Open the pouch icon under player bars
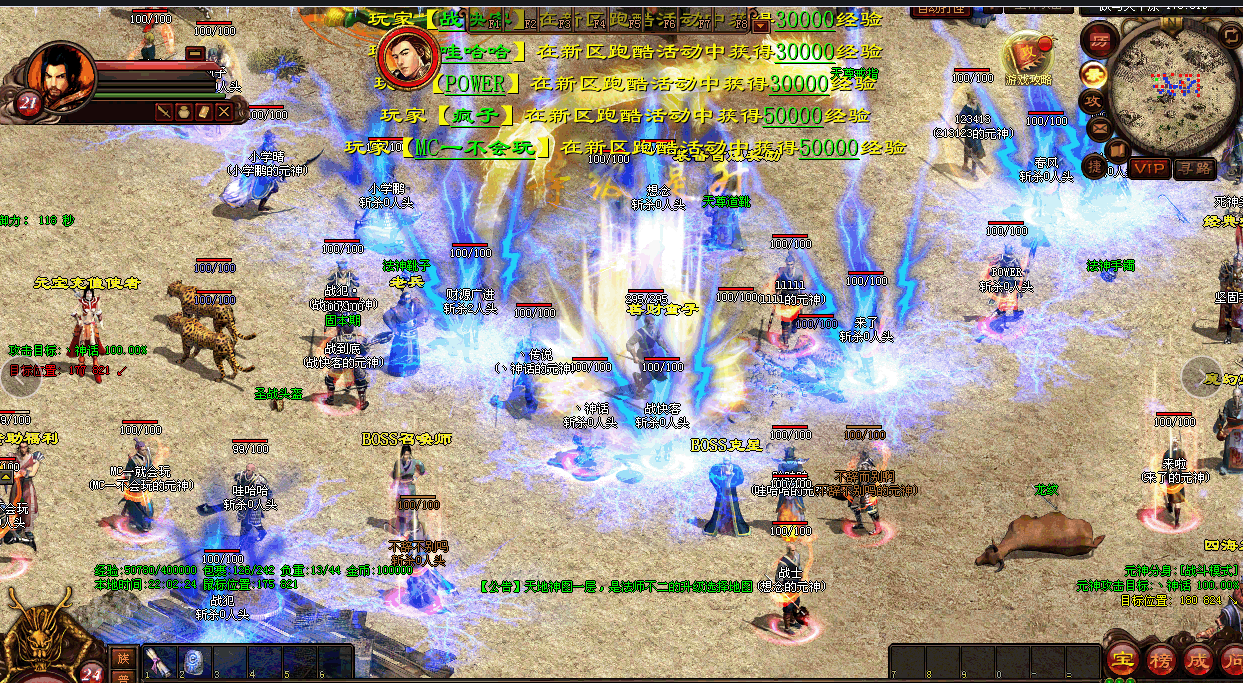The height and width of the screenshot is (683, 1243). click(184, 112)
